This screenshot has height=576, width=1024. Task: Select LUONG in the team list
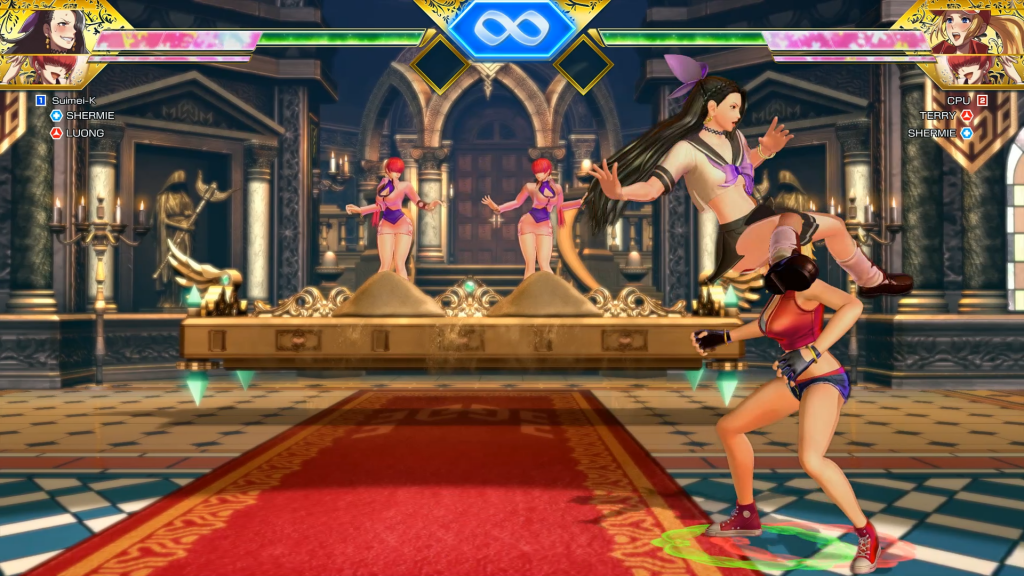(x=85, y=132)
